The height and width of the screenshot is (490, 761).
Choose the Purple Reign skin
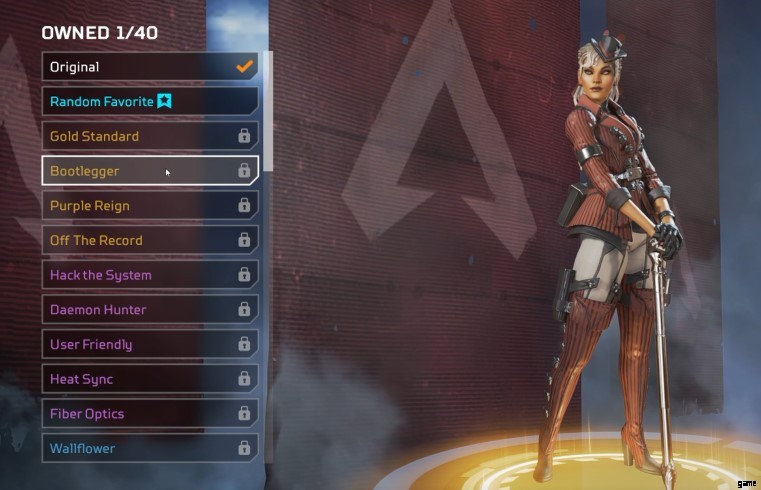point(150,206)
